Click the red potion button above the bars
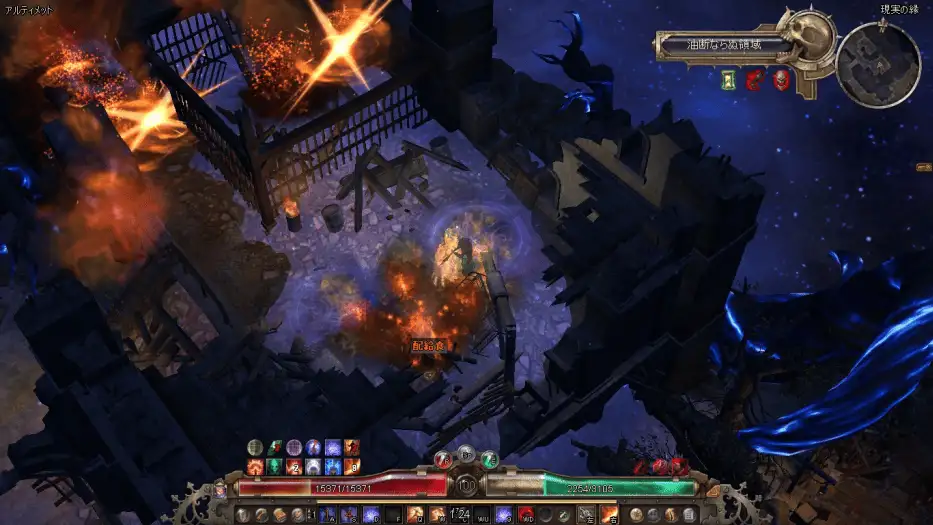Screen dimensions: 933x525 coord(442,459)
